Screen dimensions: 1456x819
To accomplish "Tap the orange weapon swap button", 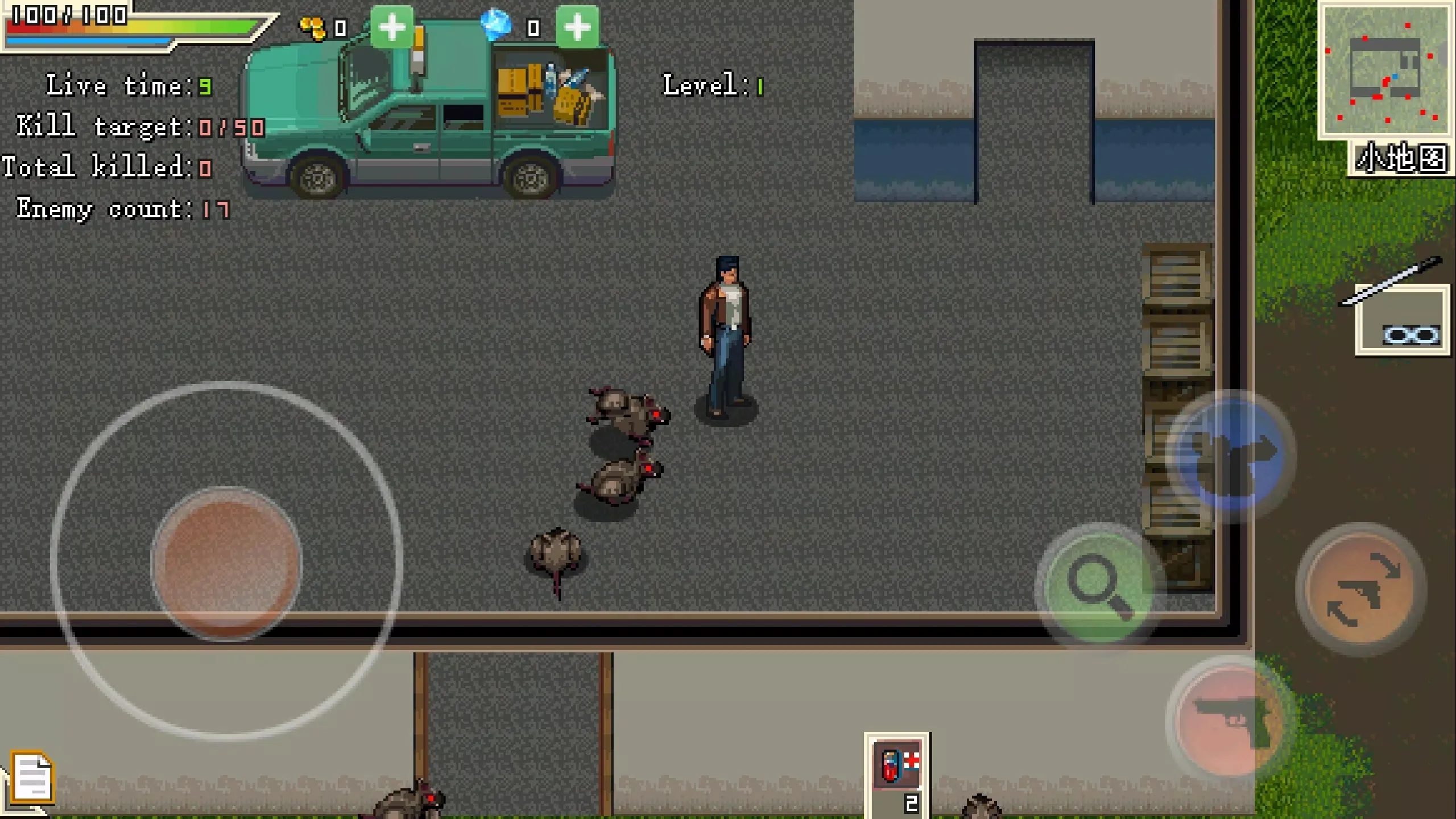I will [x=1361, y=589].
